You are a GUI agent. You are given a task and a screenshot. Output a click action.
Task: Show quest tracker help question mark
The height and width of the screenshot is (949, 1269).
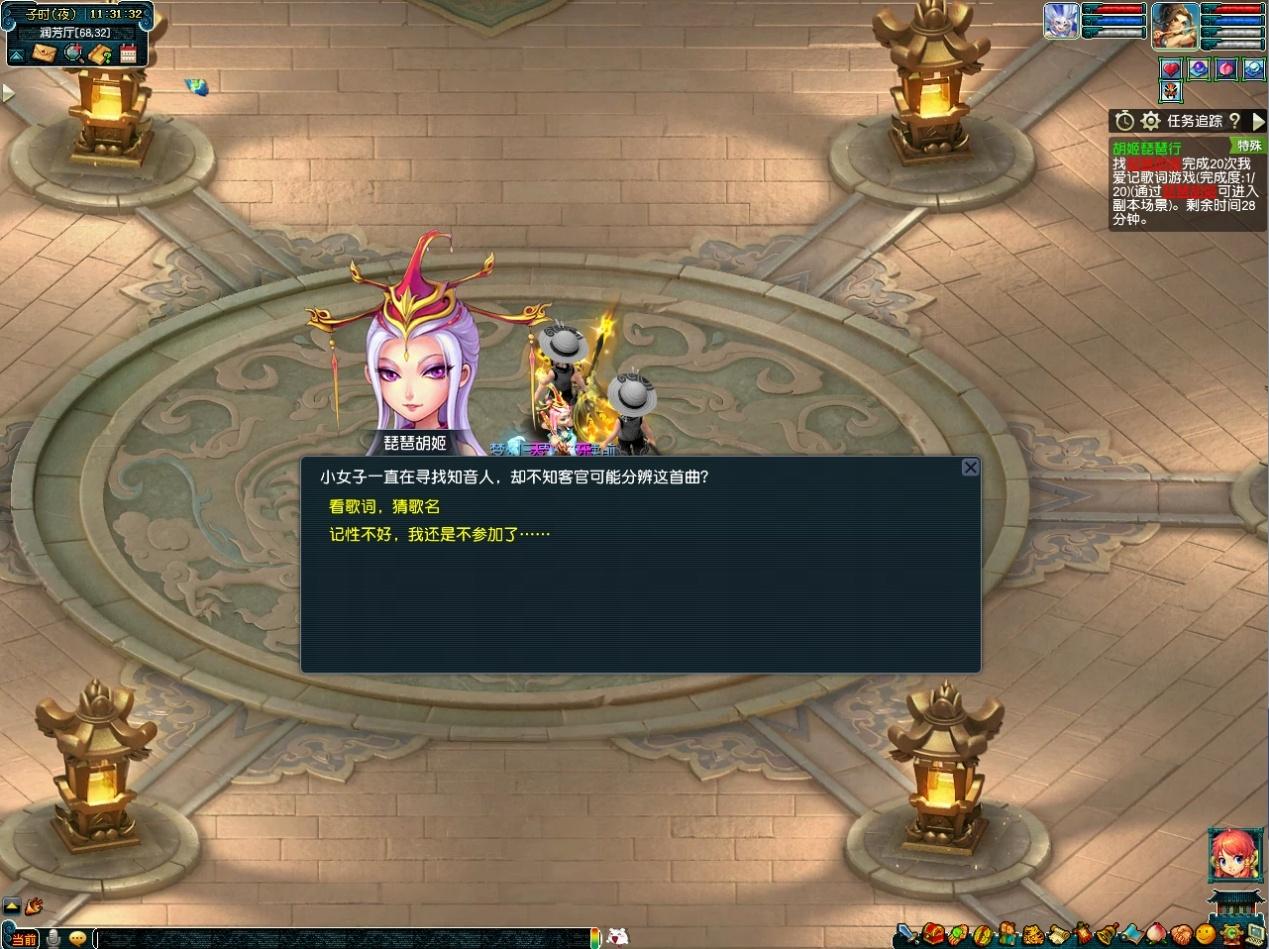coord(1235,121)
